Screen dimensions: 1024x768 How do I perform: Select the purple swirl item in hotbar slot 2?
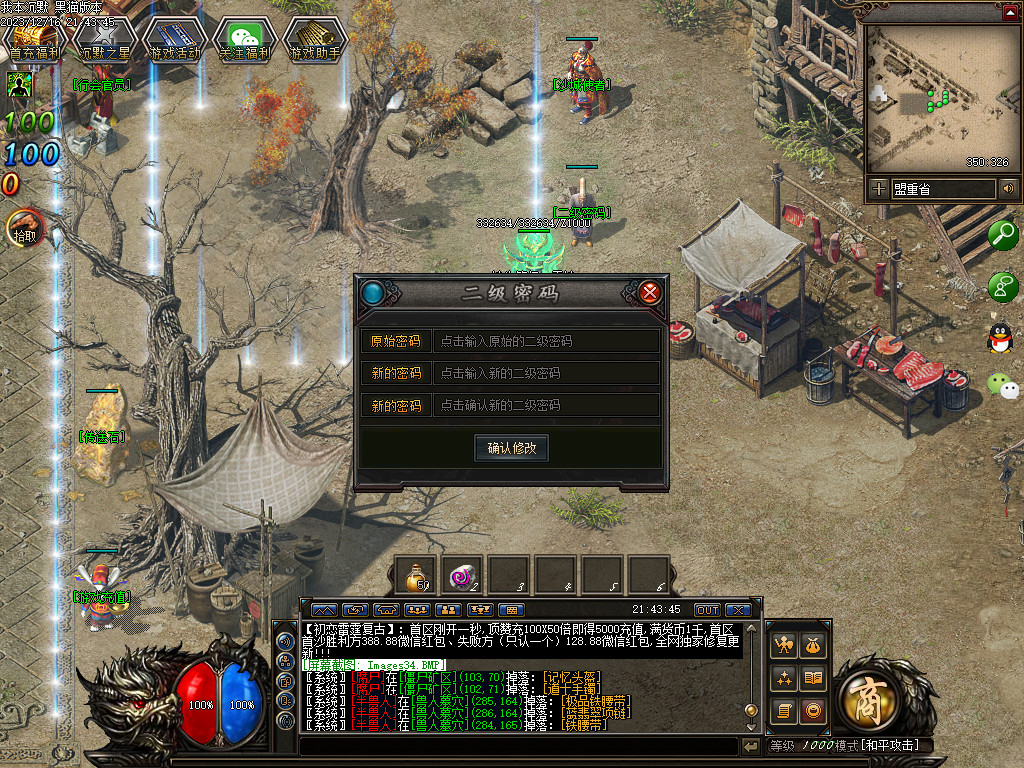point(463,576)
